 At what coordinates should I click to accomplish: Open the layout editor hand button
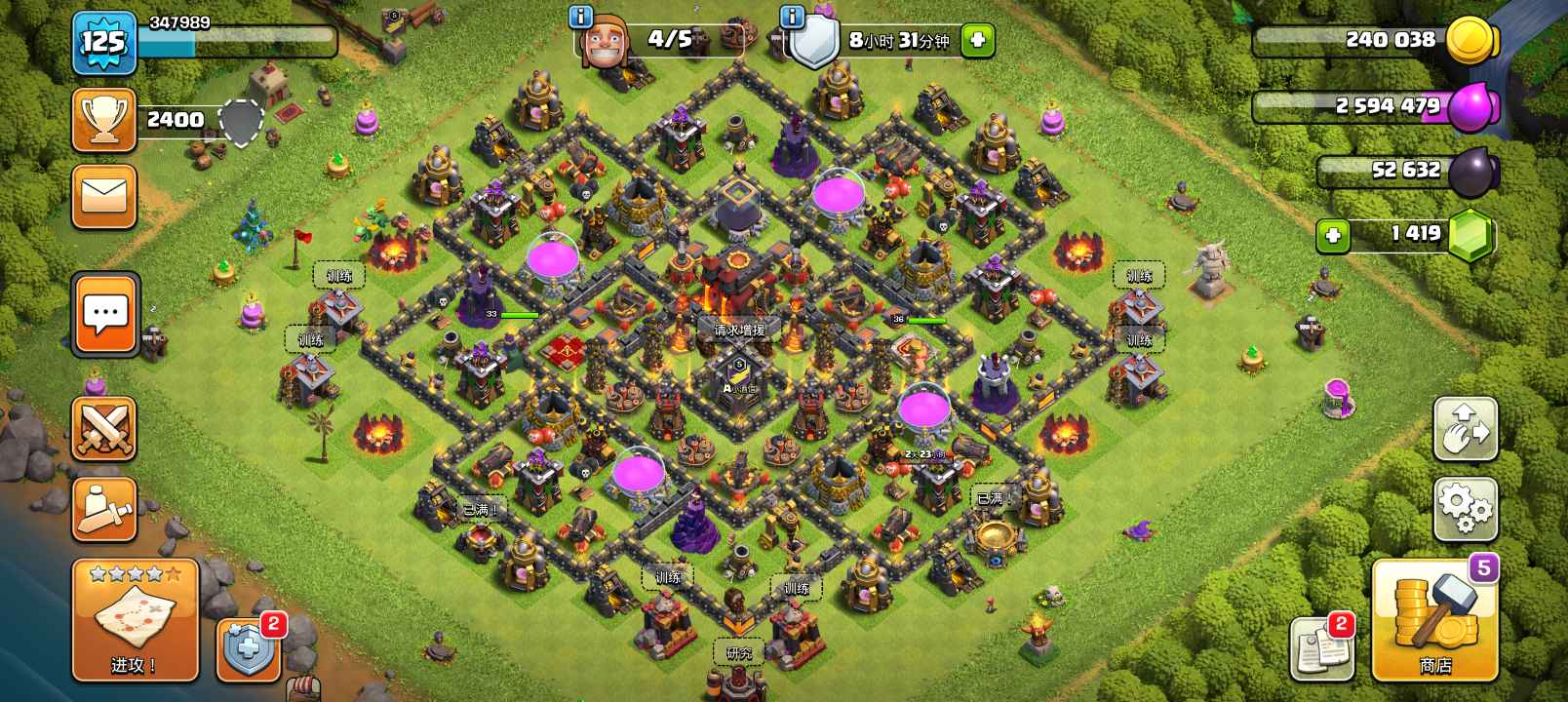click(x=1465, y=429)
